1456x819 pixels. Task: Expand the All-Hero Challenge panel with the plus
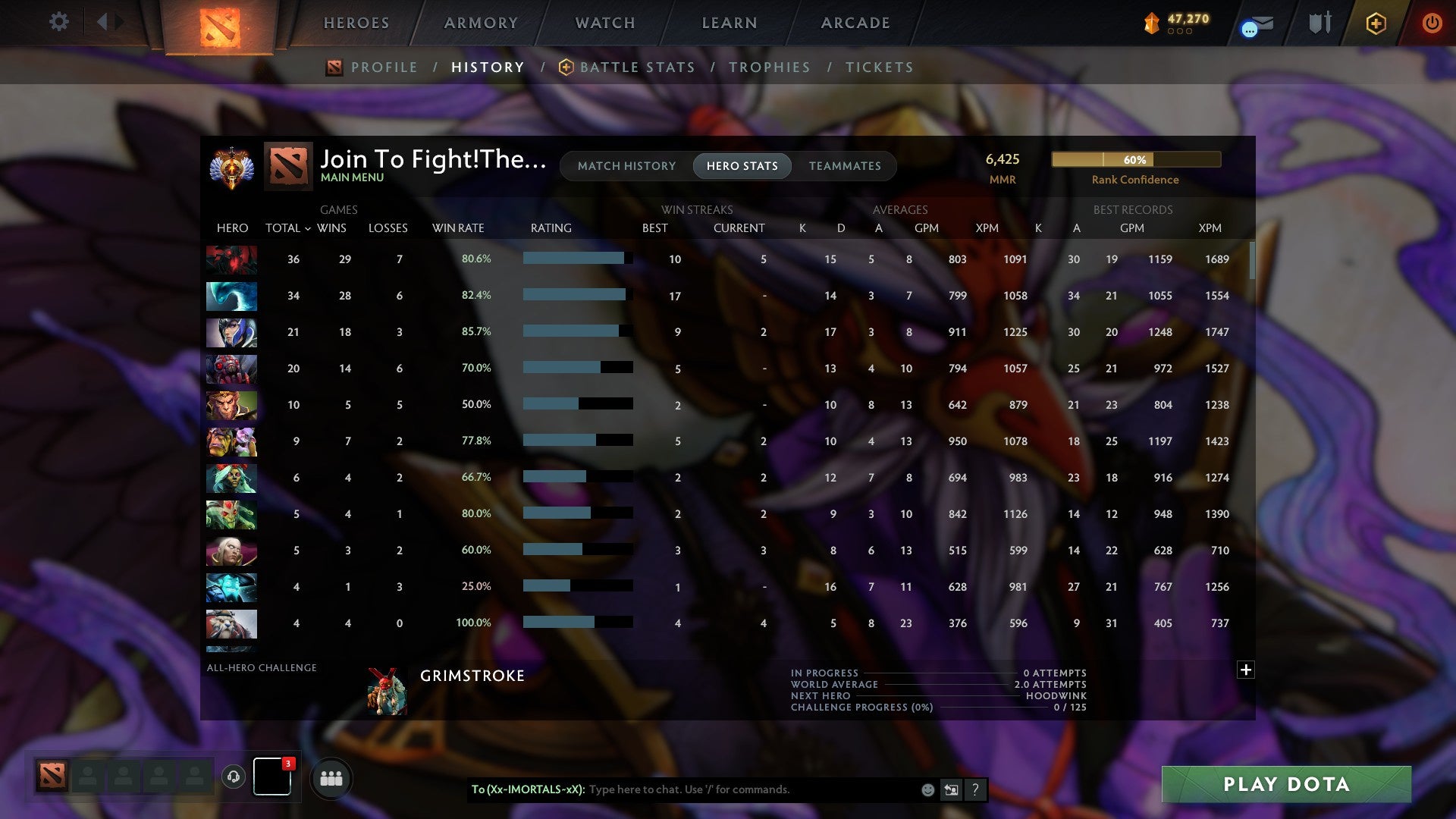[x=1246, y=670]
